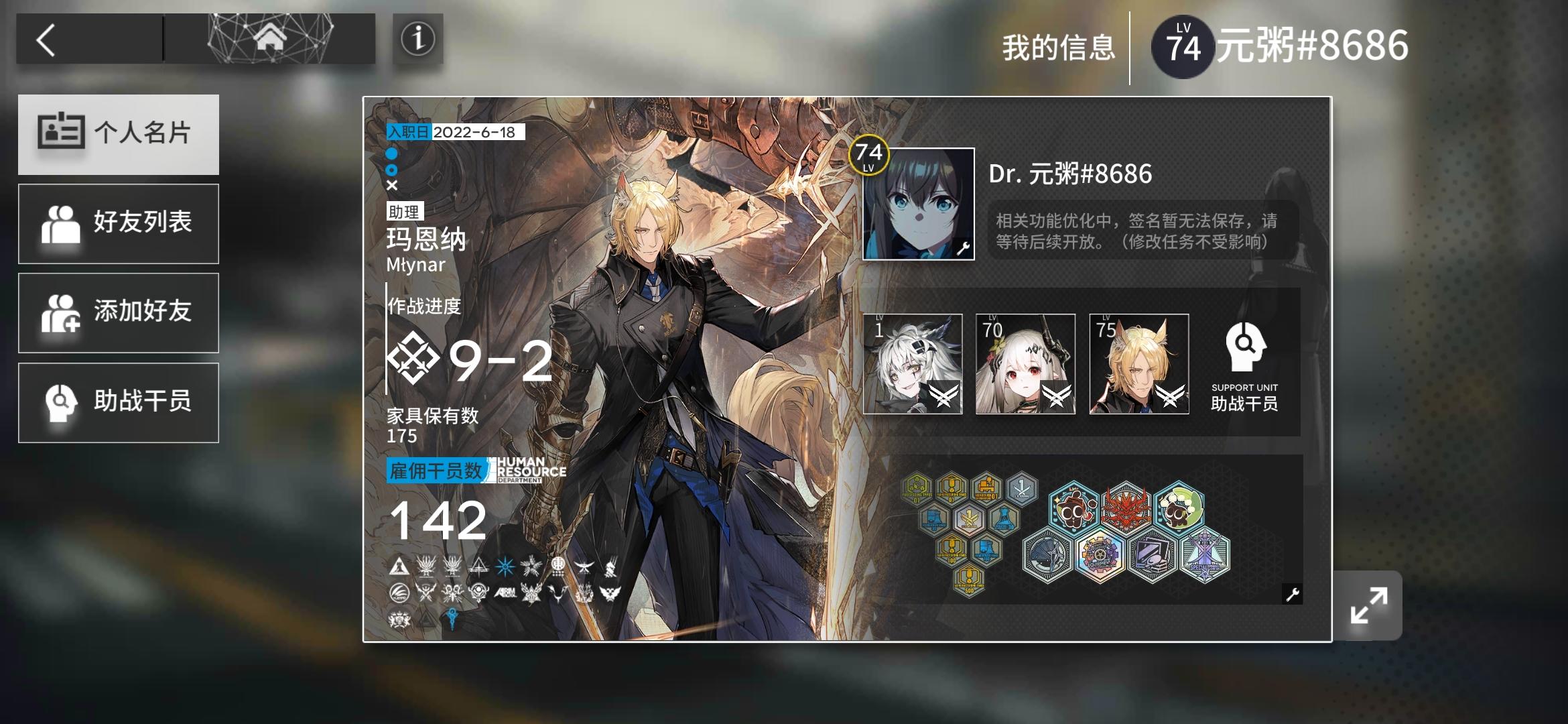
Task: Click the home icon in the top bar
Action: tap(268, 39)
